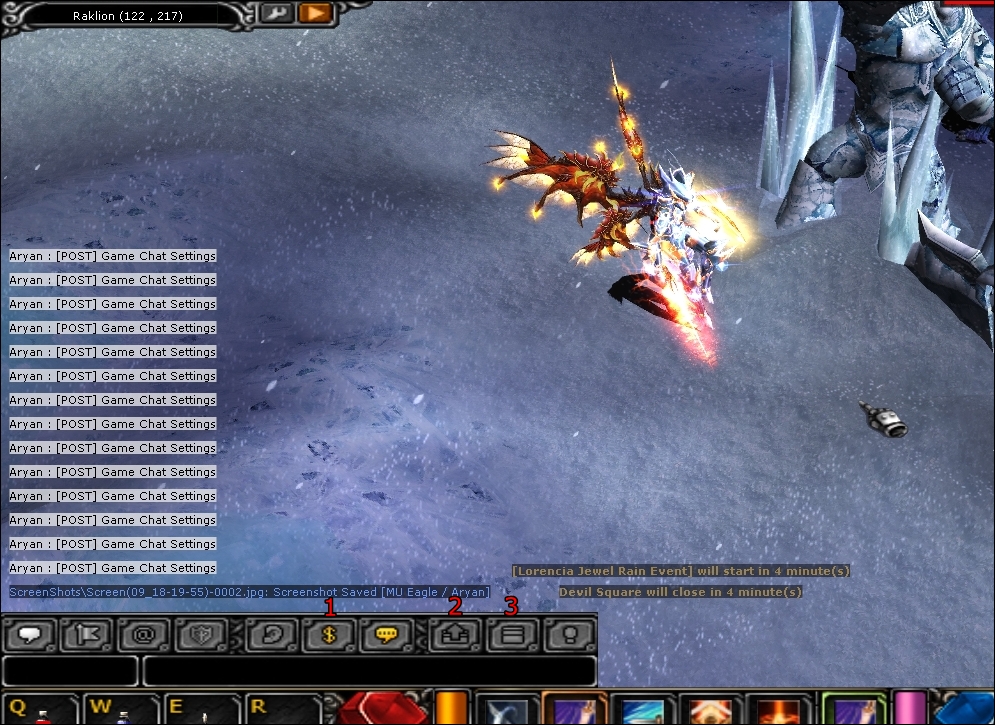
Task: Use the red potion in Q slot
Action: click(40, 710)
